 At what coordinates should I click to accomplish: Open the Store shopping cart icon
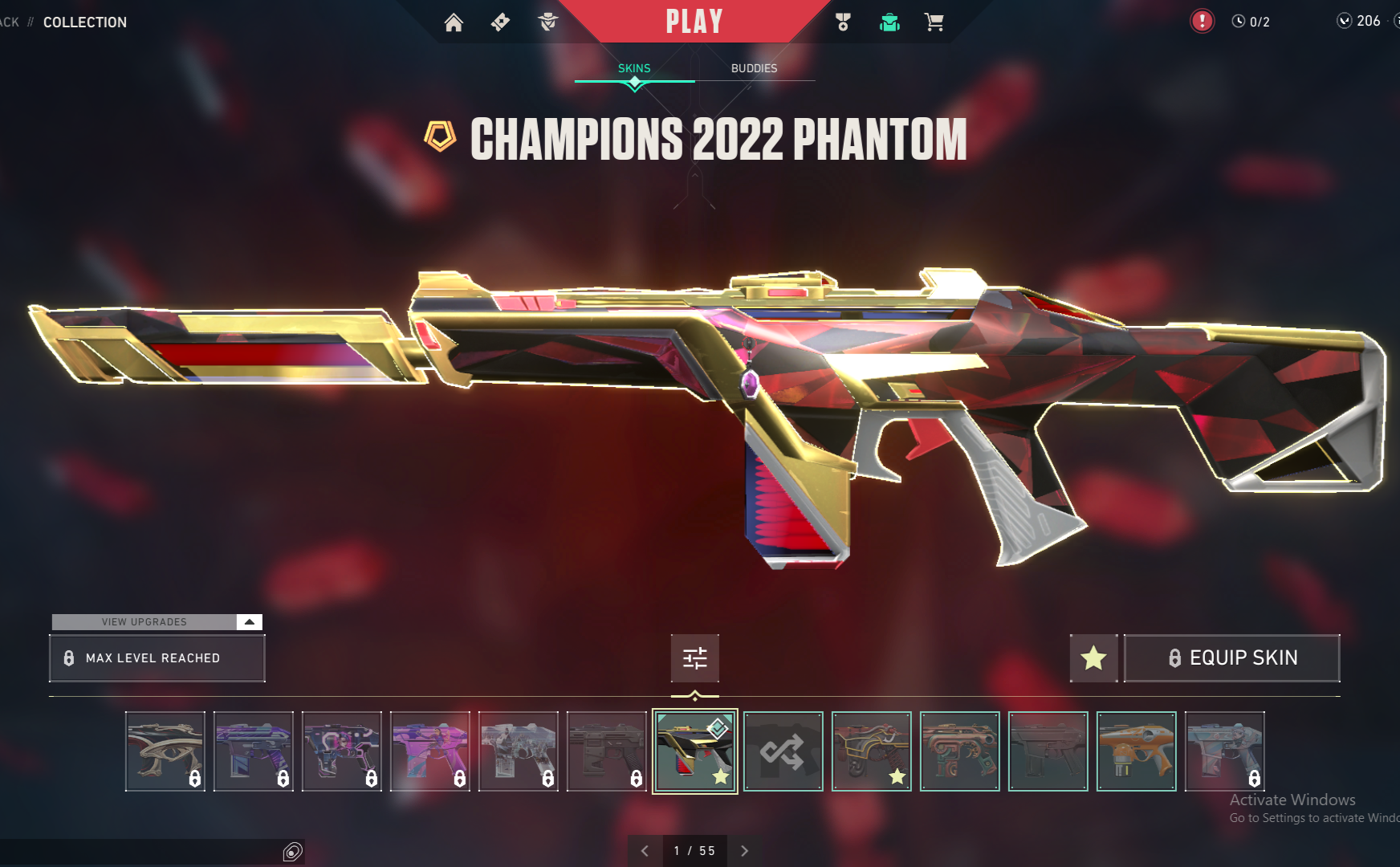(934, 22)
